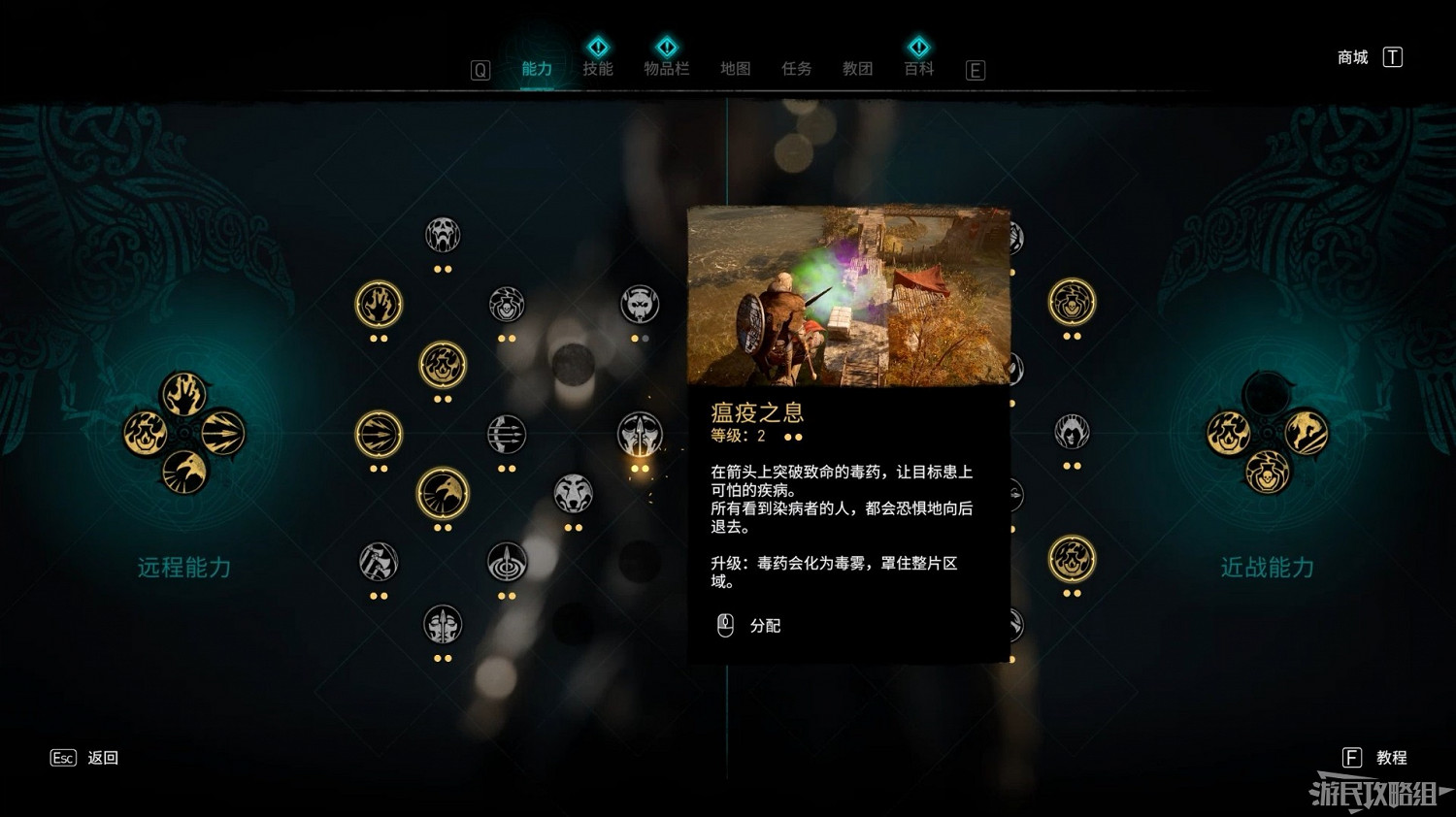Select the golden skull vial ability in the melee column
Viewport: 1456px width, 817px height.
pos(1072,302)
